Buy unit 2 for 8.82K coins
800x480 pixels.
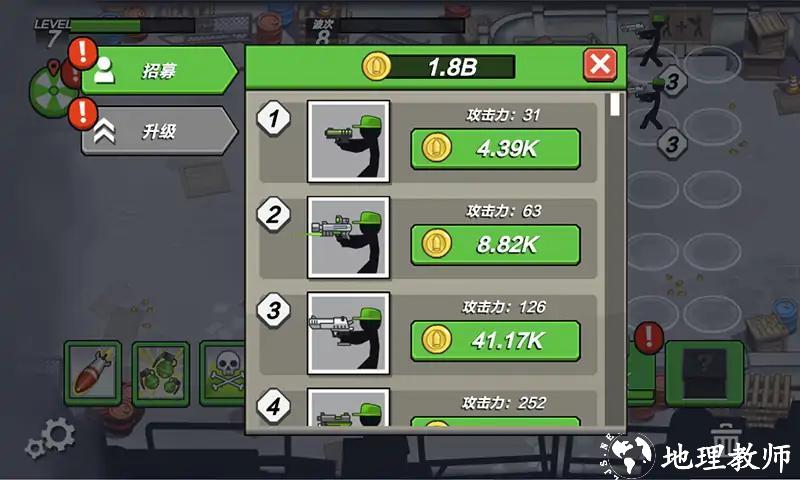495,245
